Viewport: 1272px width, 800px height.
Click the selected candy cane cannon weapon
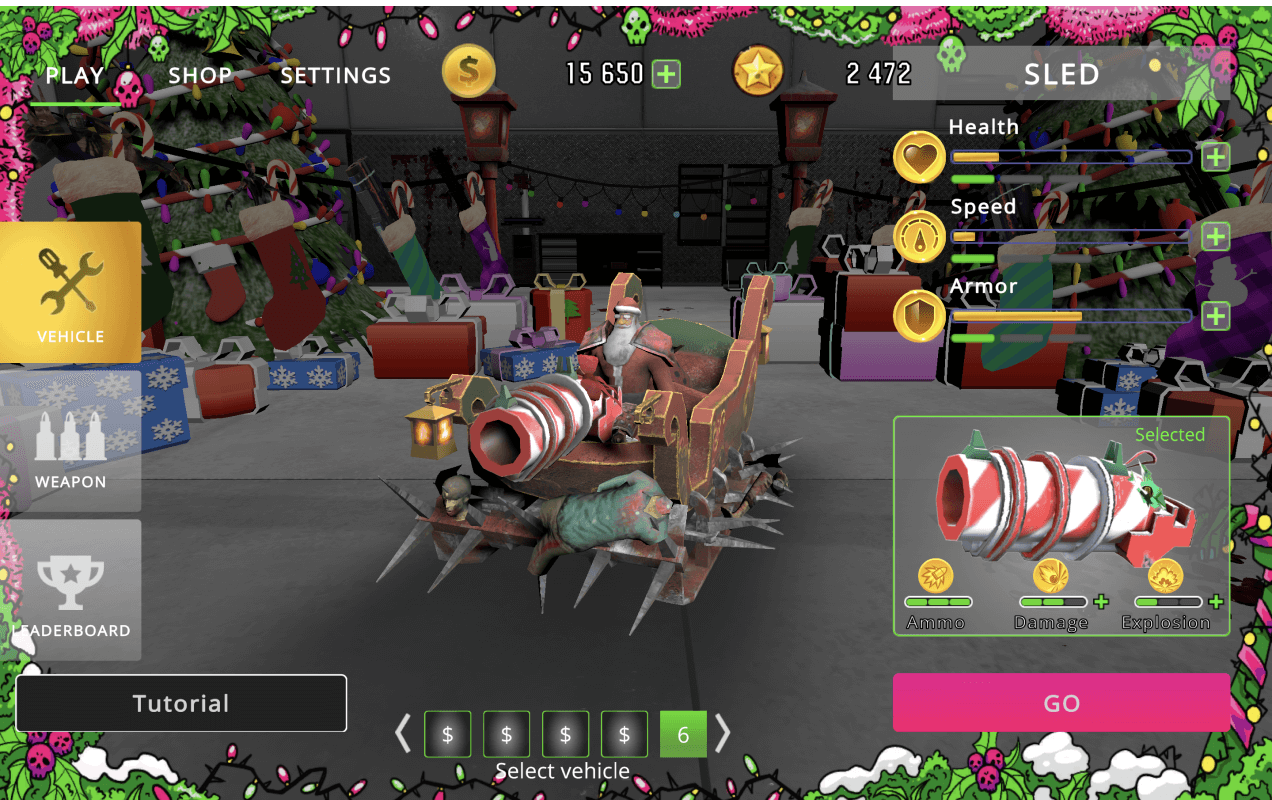point(1060,500)
